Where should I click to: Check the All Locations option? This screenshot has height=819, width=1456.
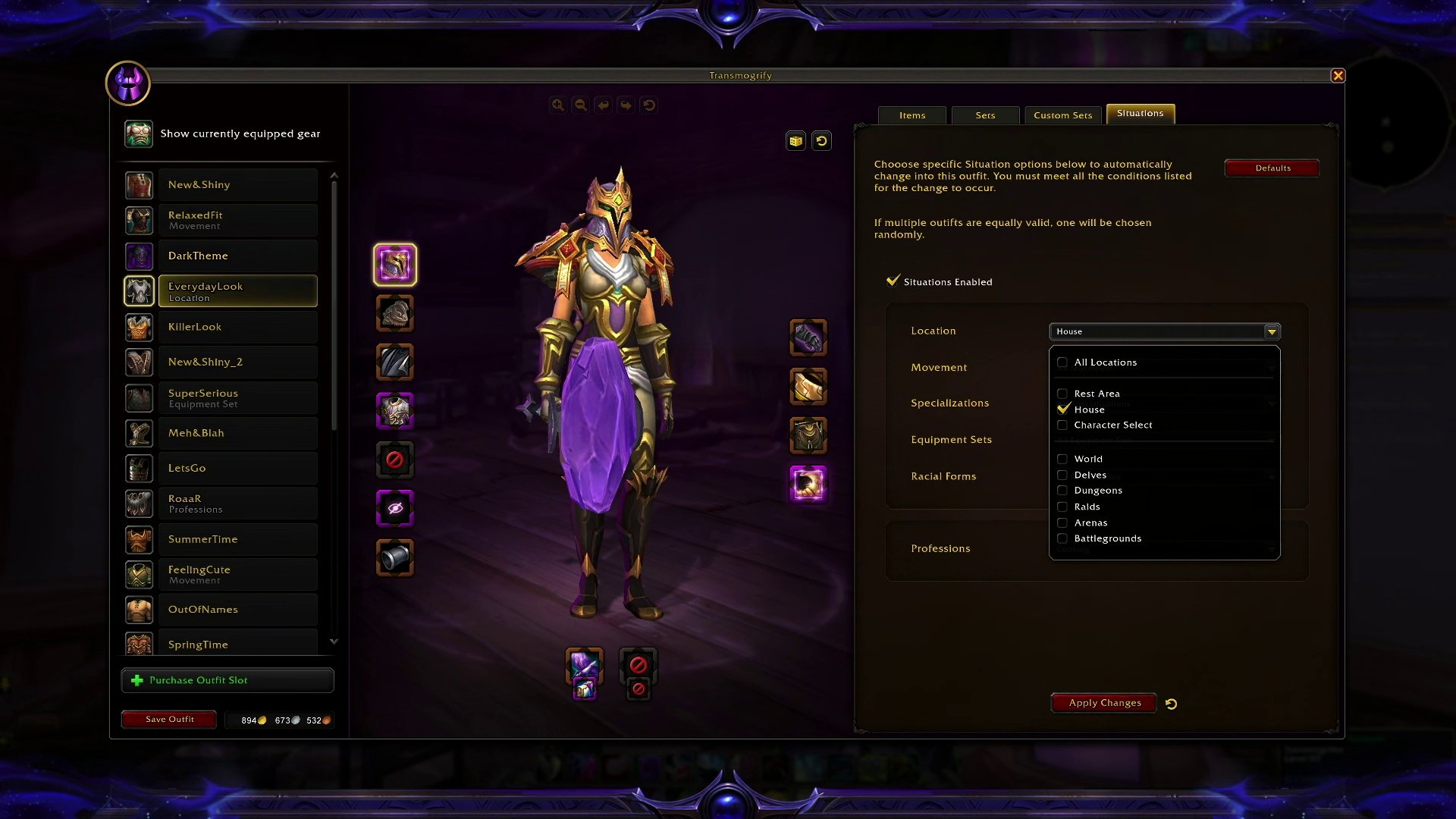1062,362
